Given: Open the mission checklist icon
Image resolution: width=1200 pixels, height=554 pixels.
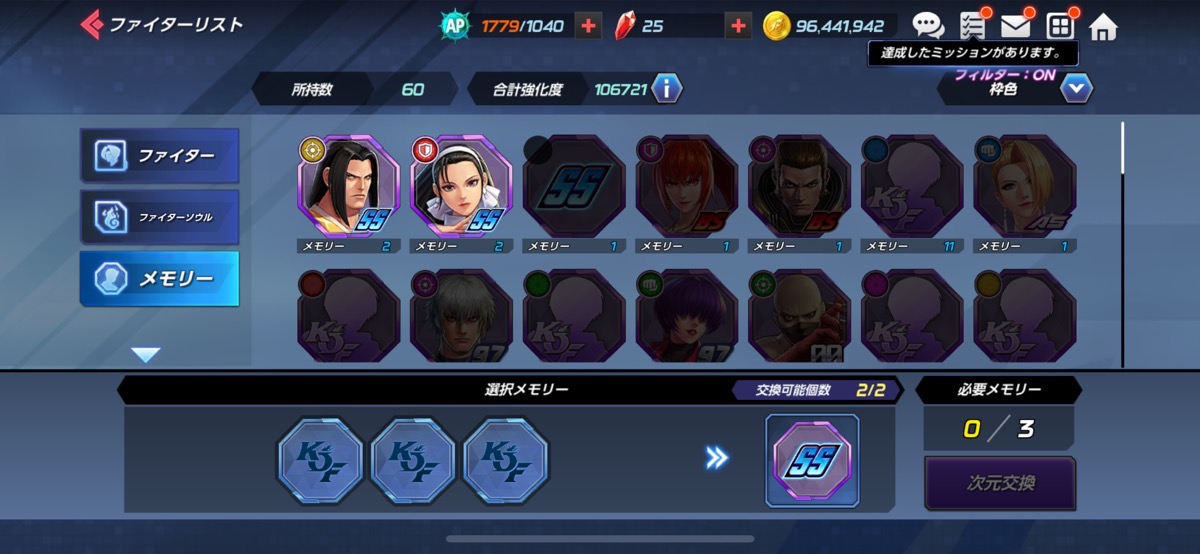Looking at the screenshot, I should pyautogui.click(x=972, y=26).
